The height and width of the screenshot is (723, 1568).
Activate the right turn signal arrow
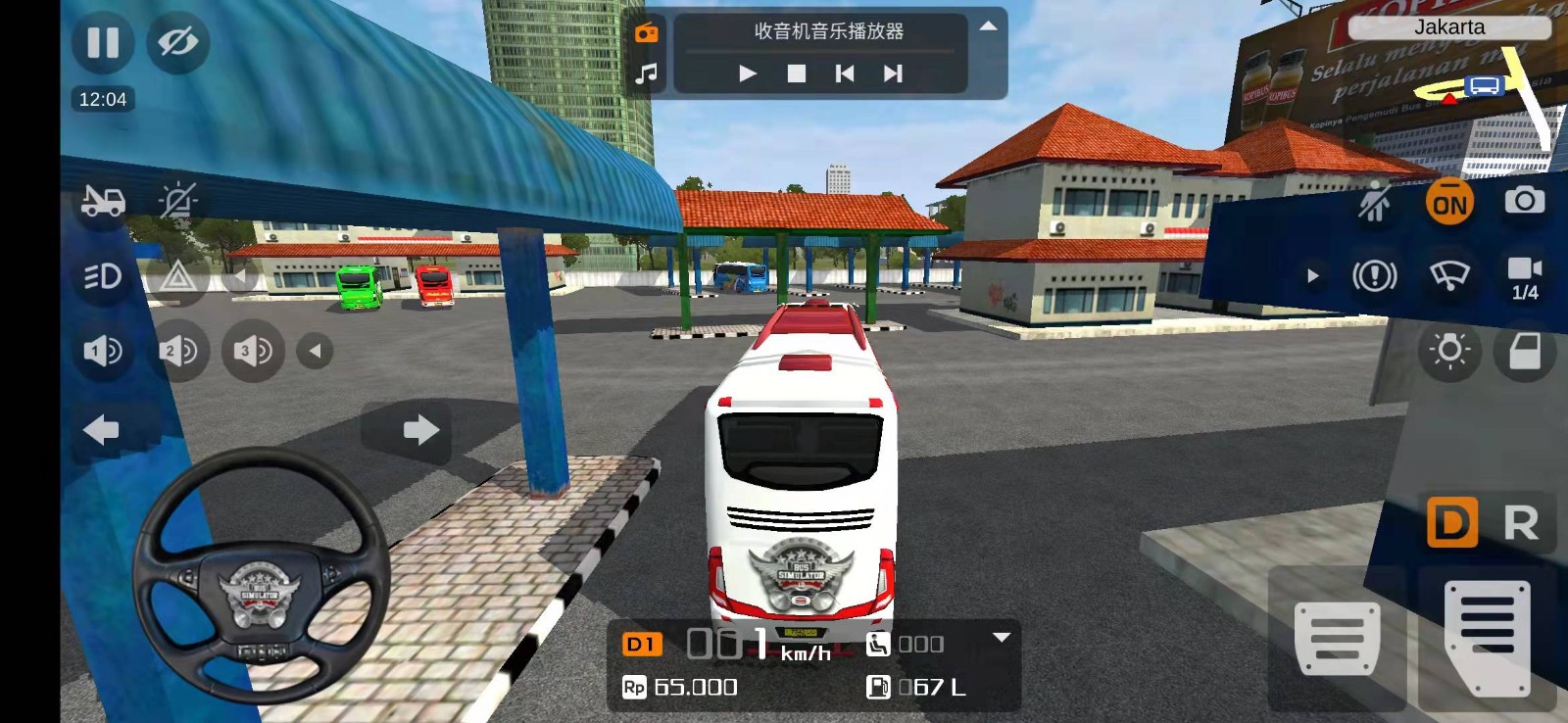[419, 429]
